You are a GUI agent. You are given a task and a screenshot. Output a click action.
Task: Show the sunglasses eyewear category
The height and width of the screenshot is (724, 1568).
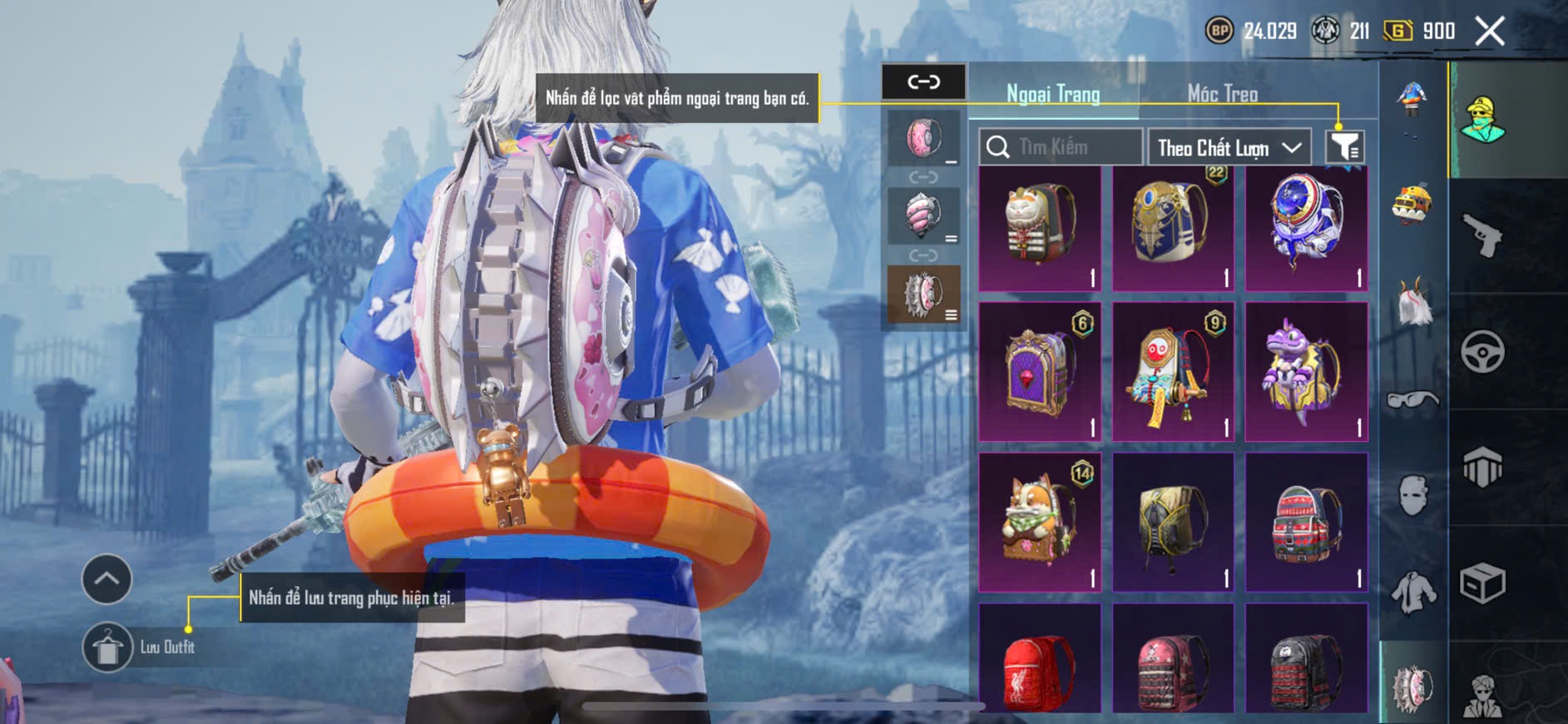pos(1412,400)
